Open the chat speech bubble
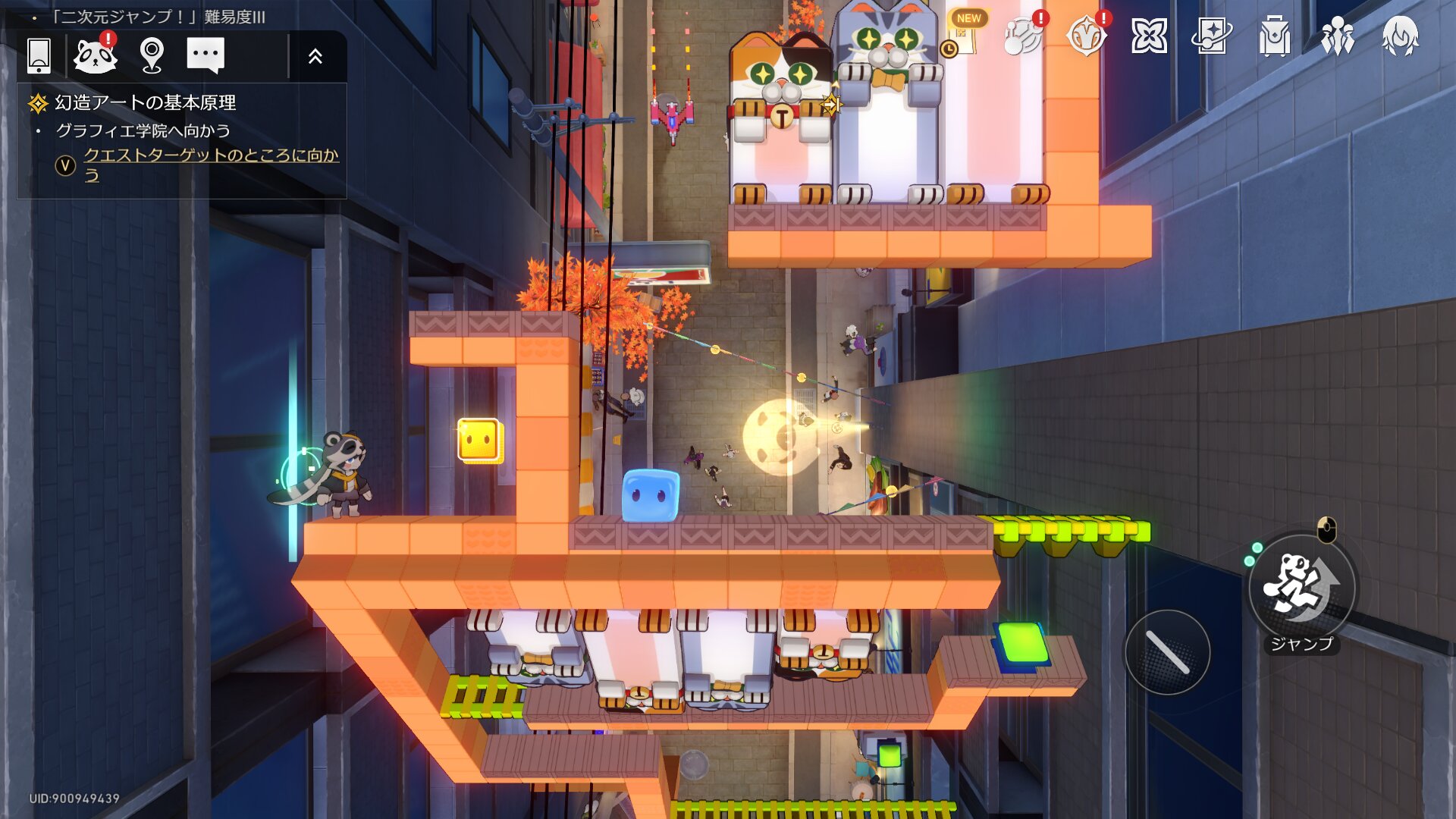 click(x=206, y=55)
